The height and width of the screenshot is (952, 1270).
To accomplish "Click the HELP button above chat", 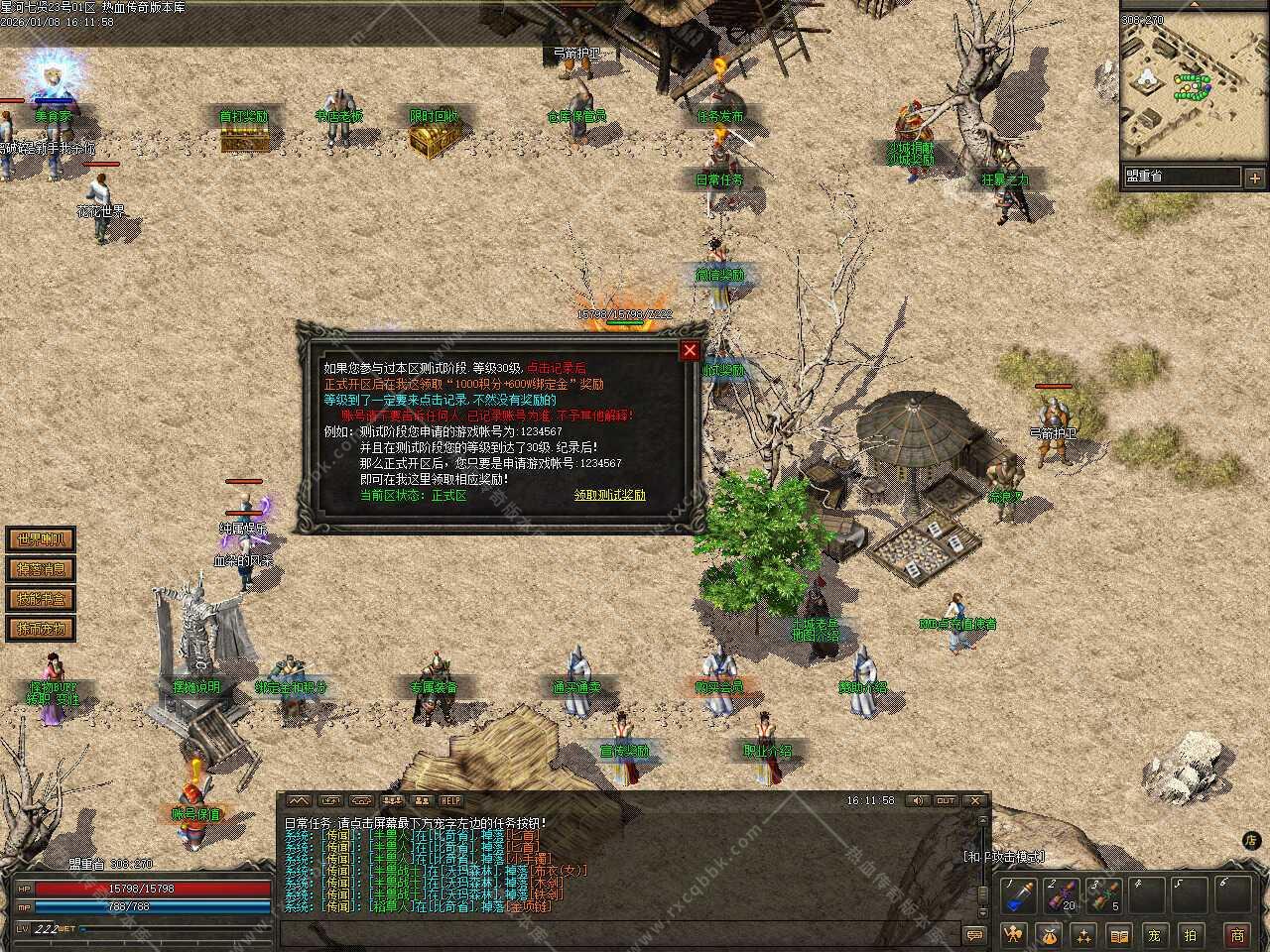I will coord(451,800).
